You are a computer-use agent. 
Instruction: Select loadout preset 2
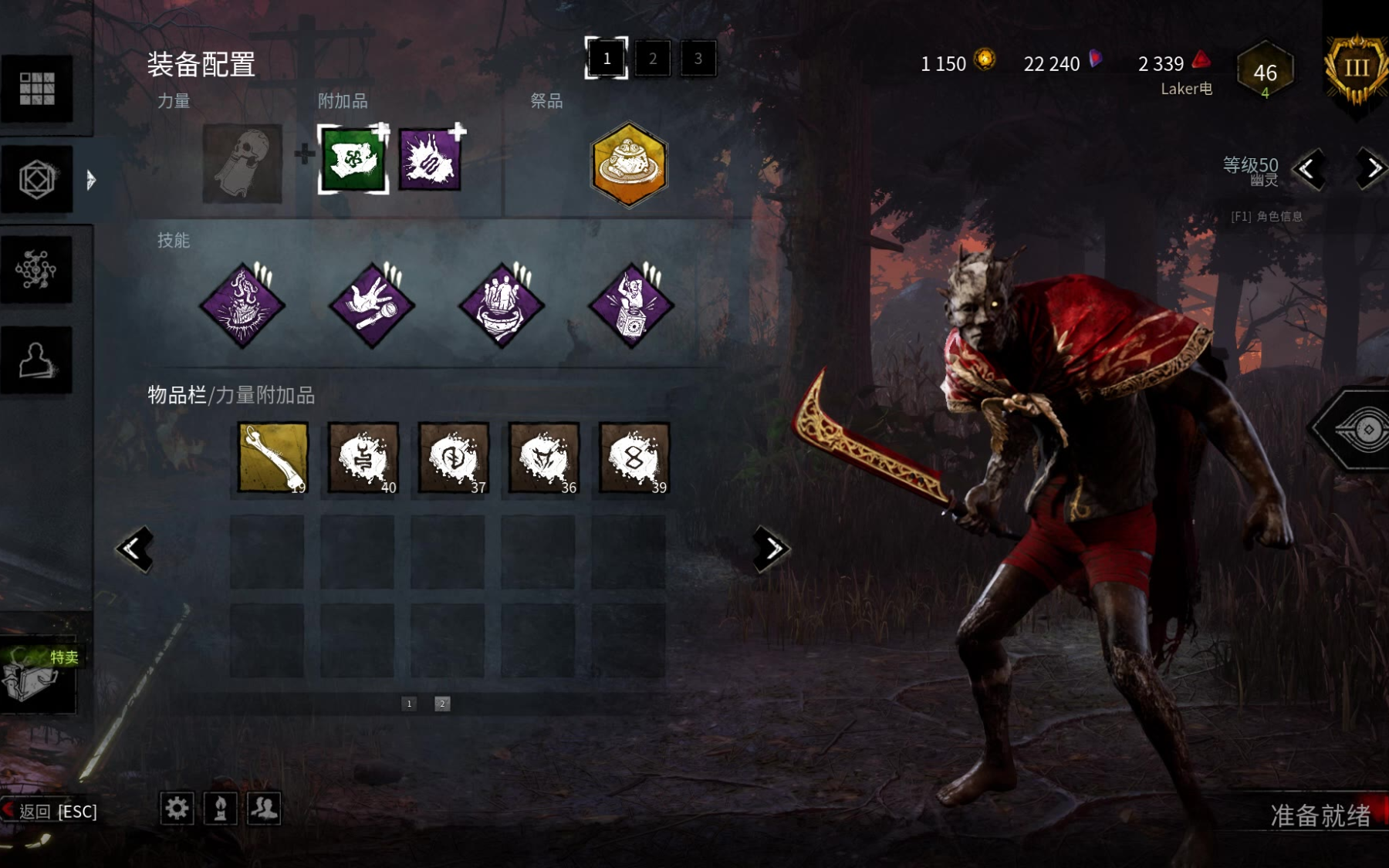tap(653, 59)
